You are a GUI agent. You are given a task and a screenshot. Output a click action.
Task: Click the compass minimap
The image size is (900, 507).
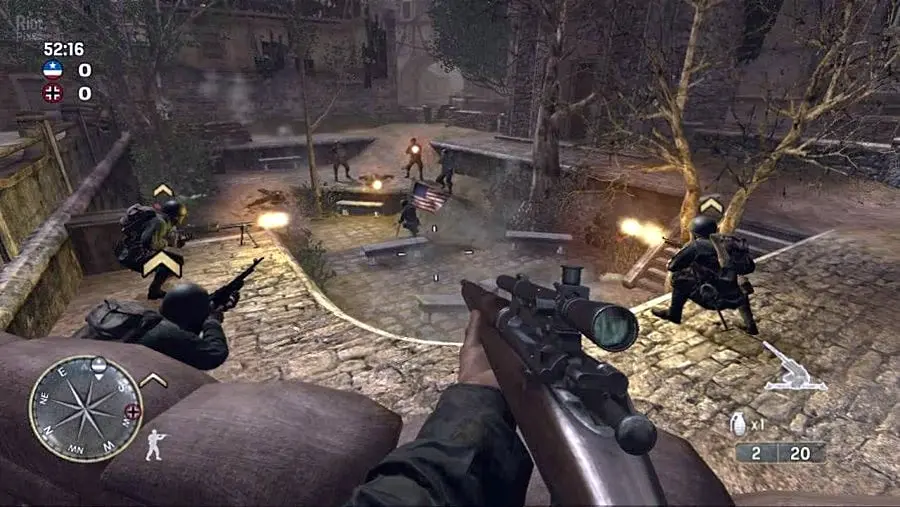pos(85,407)
